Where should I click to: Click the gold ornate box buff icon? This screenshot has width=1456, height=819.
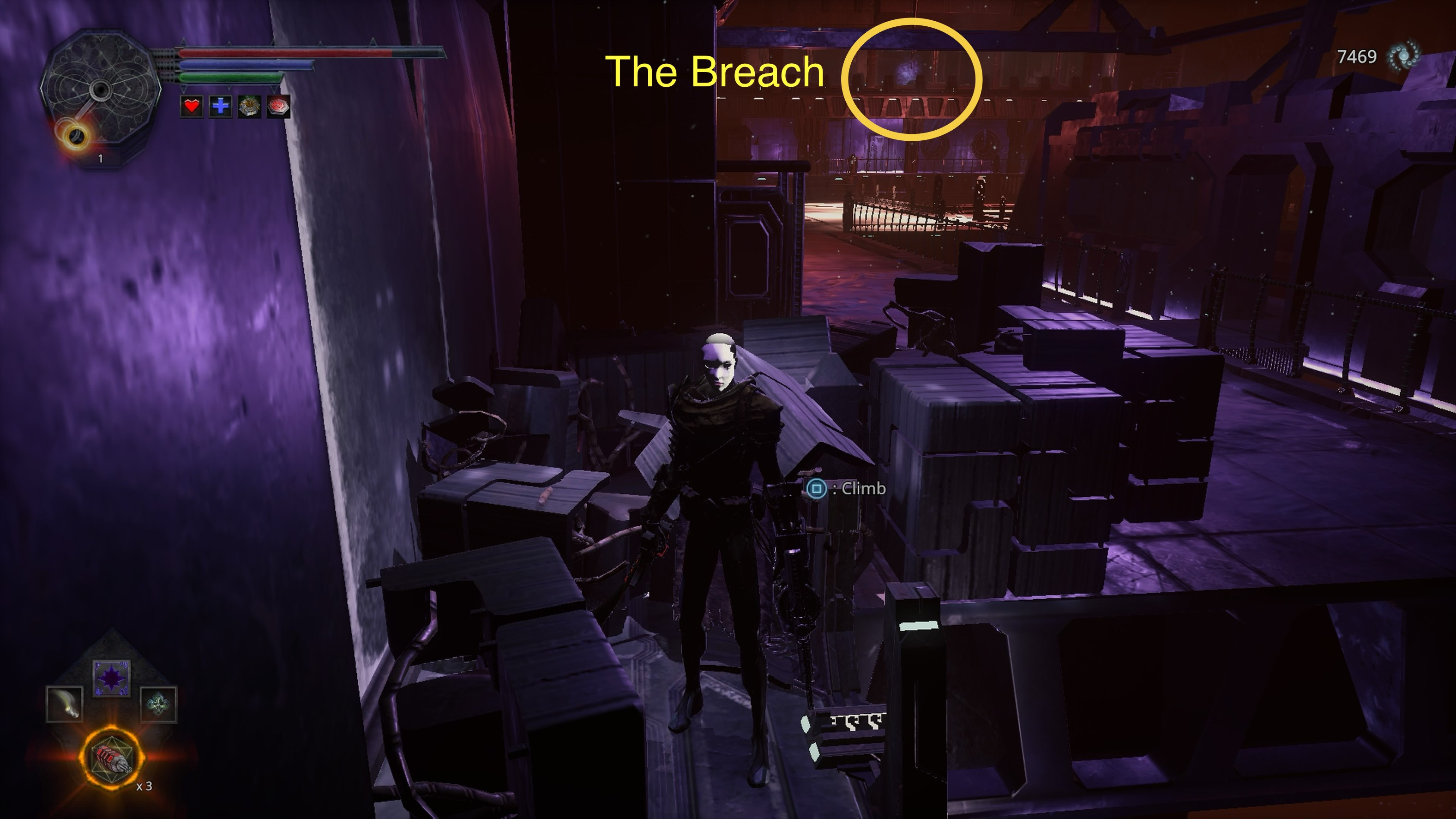point(249,106)
